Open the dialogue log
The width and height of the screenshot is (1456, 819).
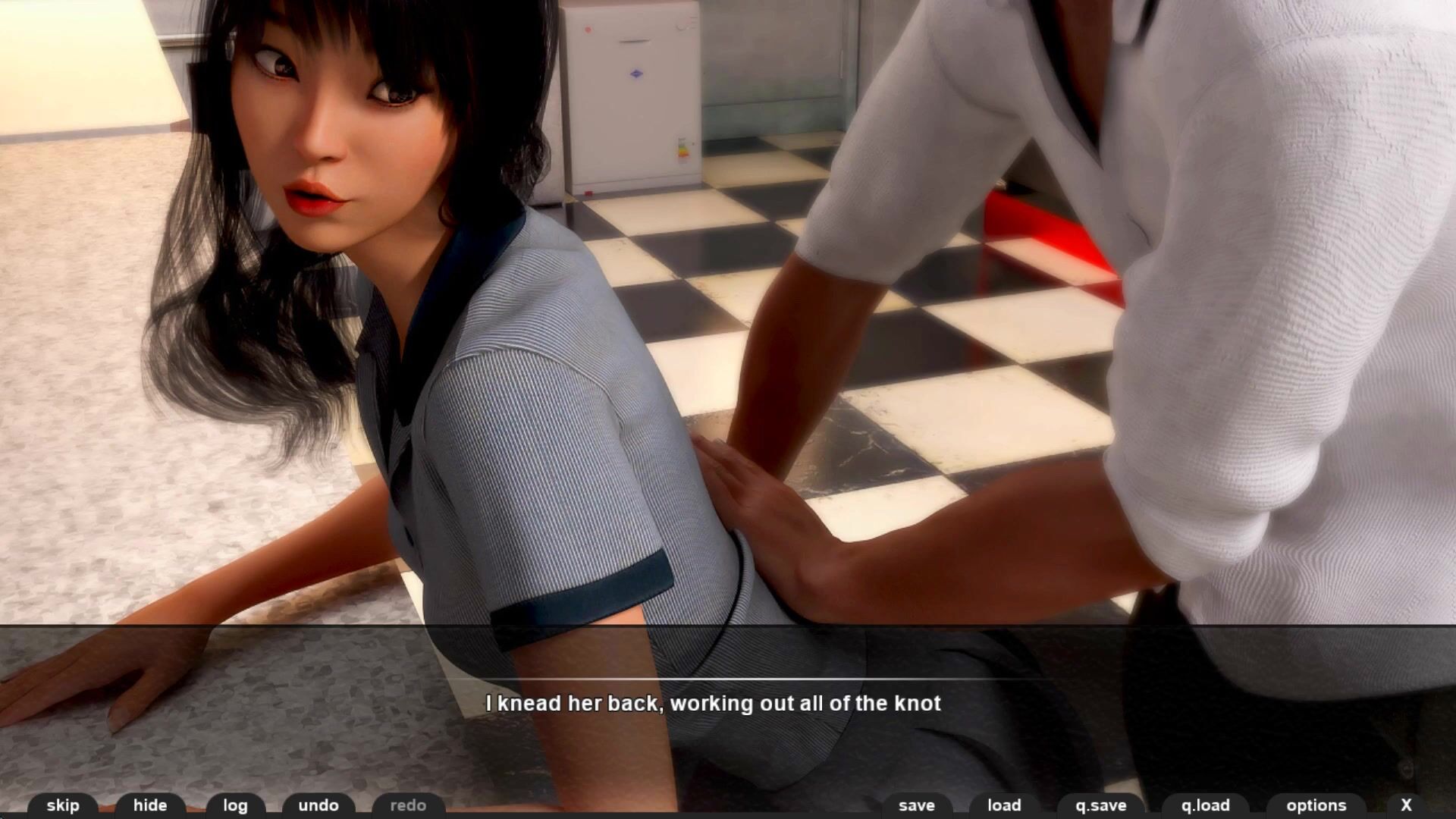point(235,805)
